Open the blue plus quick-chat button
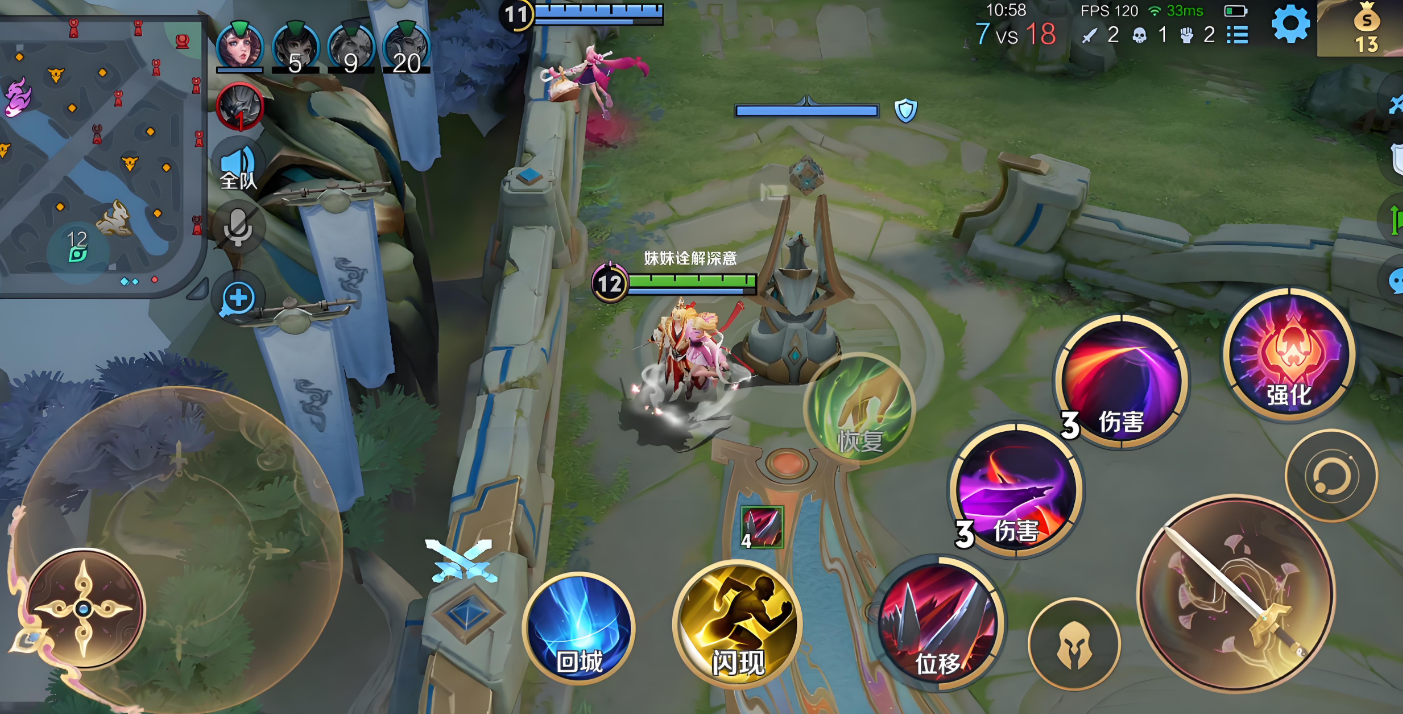Screen dimensions: 1403x714 [x=238, y=297]
